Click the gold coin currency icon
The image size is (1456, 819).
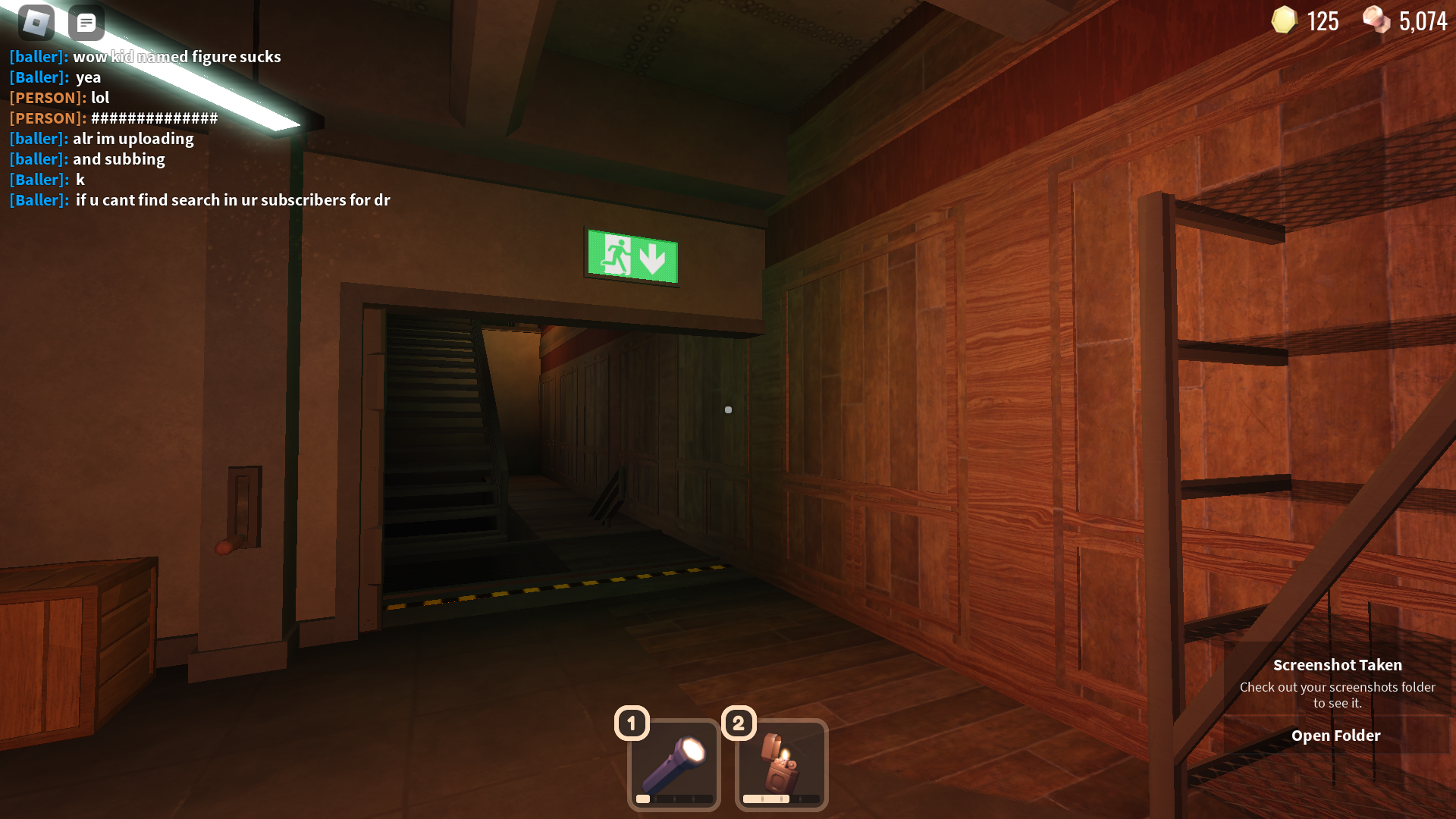click(1283, 20)
